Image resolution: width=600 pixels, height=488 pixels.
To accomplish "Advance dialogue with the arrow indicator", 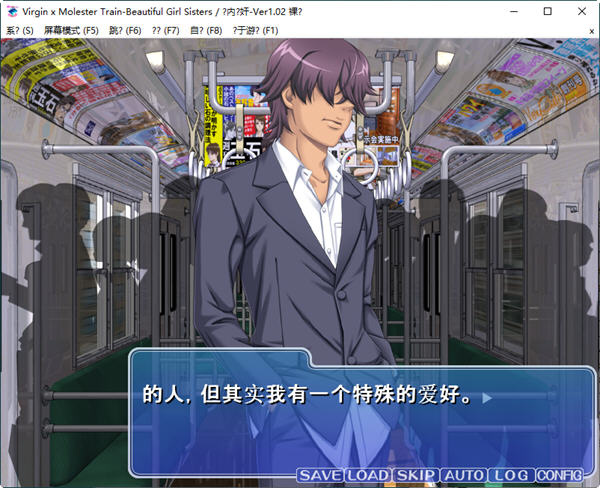I will coord(487,398).
